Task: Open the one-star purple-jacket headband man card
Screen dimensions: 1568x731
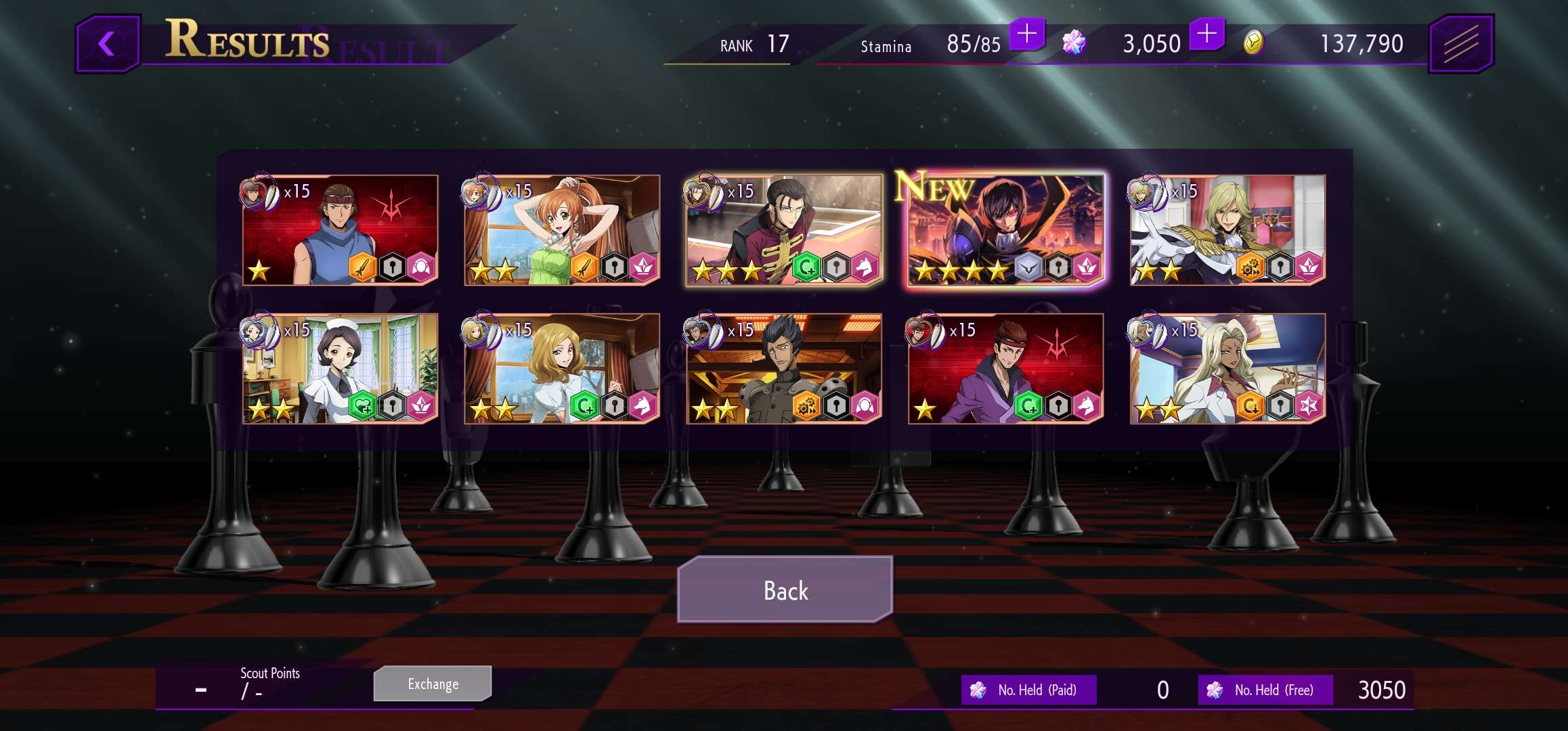Action: [1005, 369]
